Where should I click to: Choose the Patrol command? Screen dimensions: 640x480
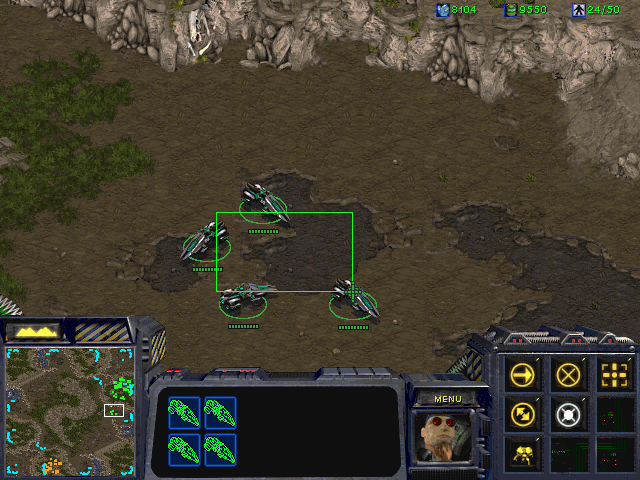tap(523, 412)
